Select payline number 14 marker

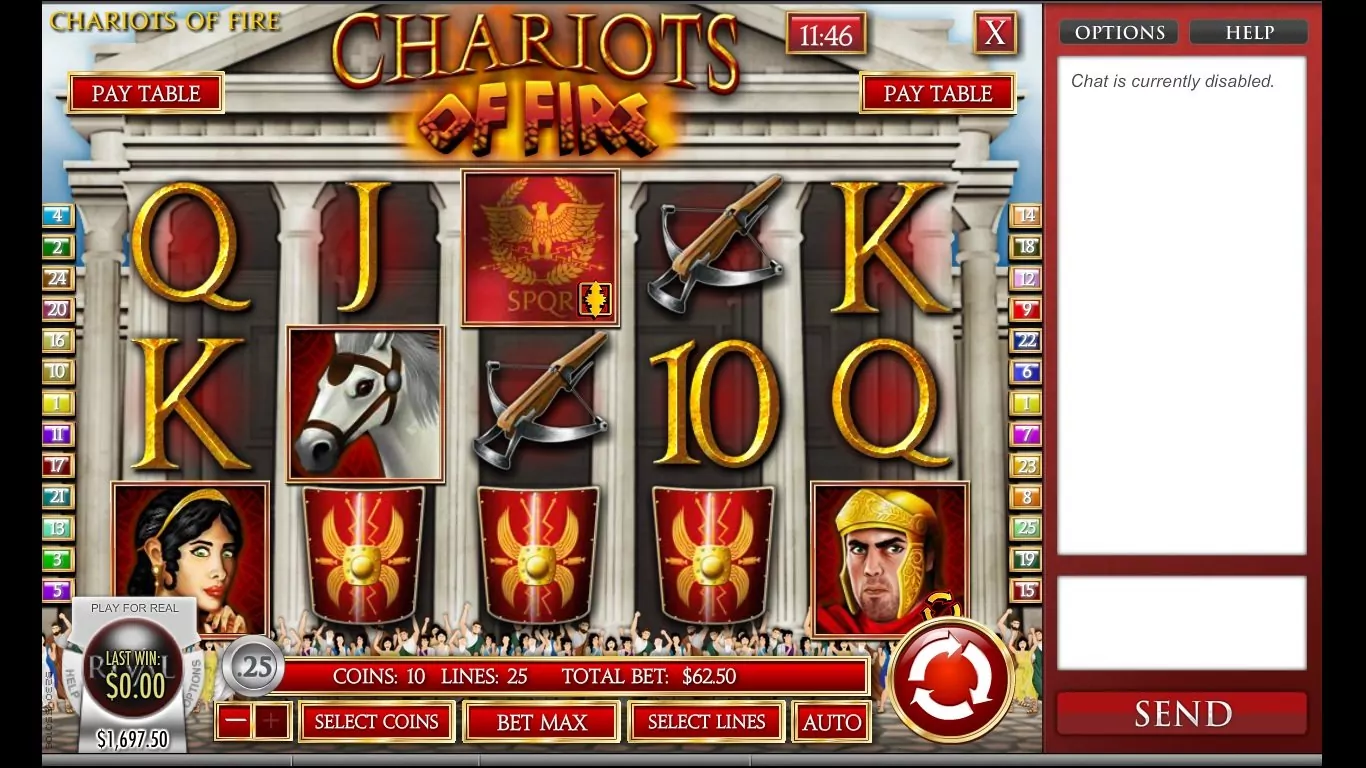[1026, 215]
